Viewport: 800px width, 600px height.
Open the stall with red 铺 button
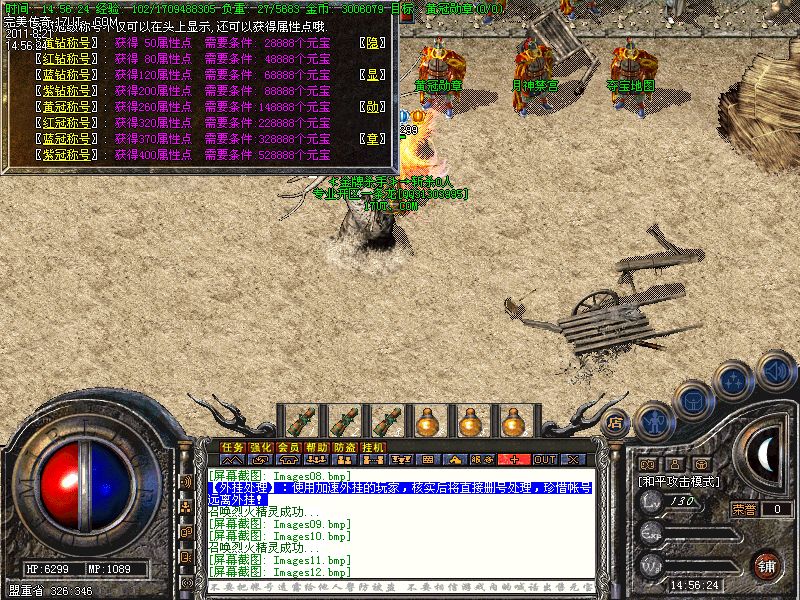(766, 563)
